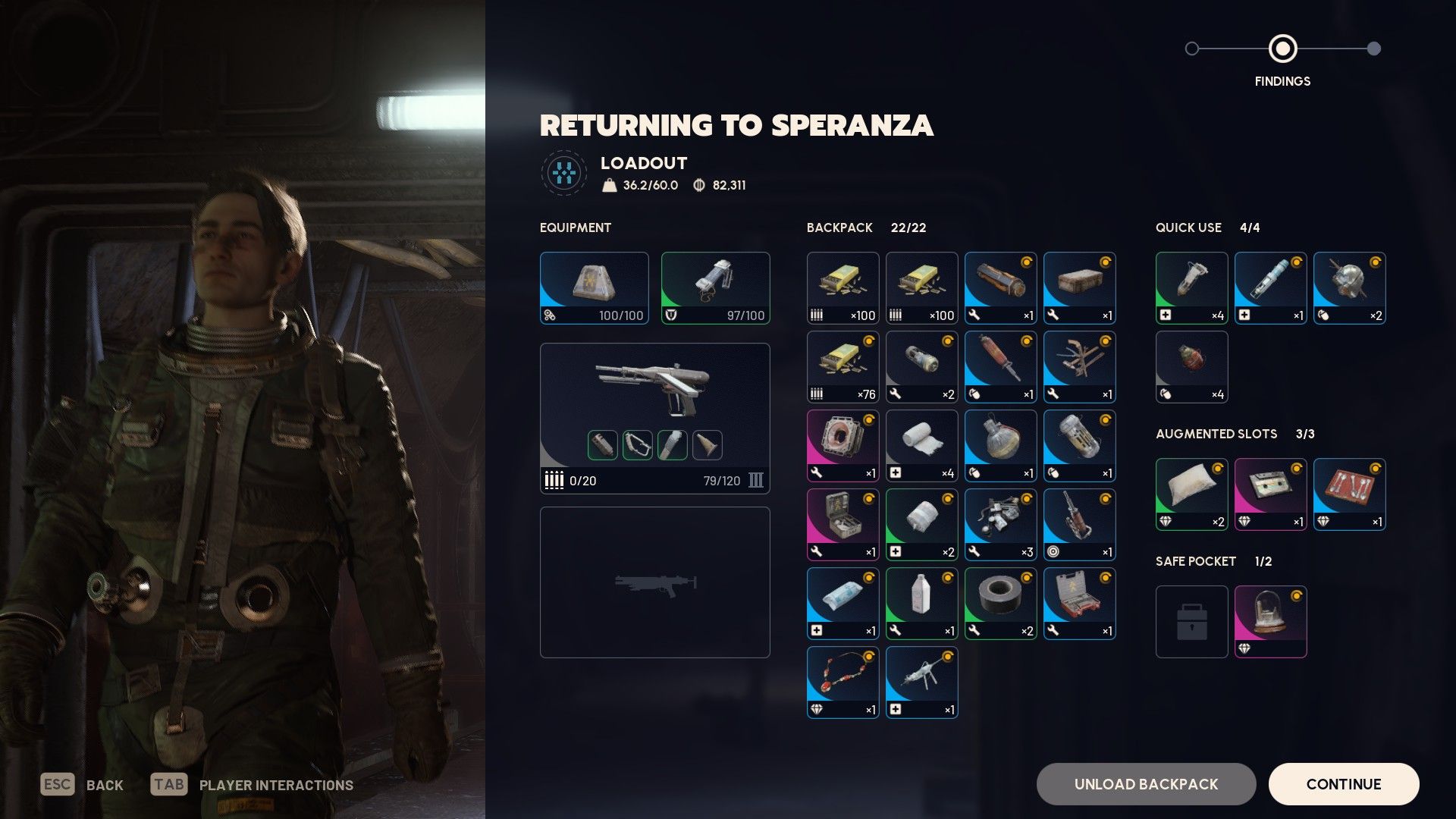Select the shield slot showing 97/100
The height and width of the screenshot is (819, 1456).
[715, 288]
